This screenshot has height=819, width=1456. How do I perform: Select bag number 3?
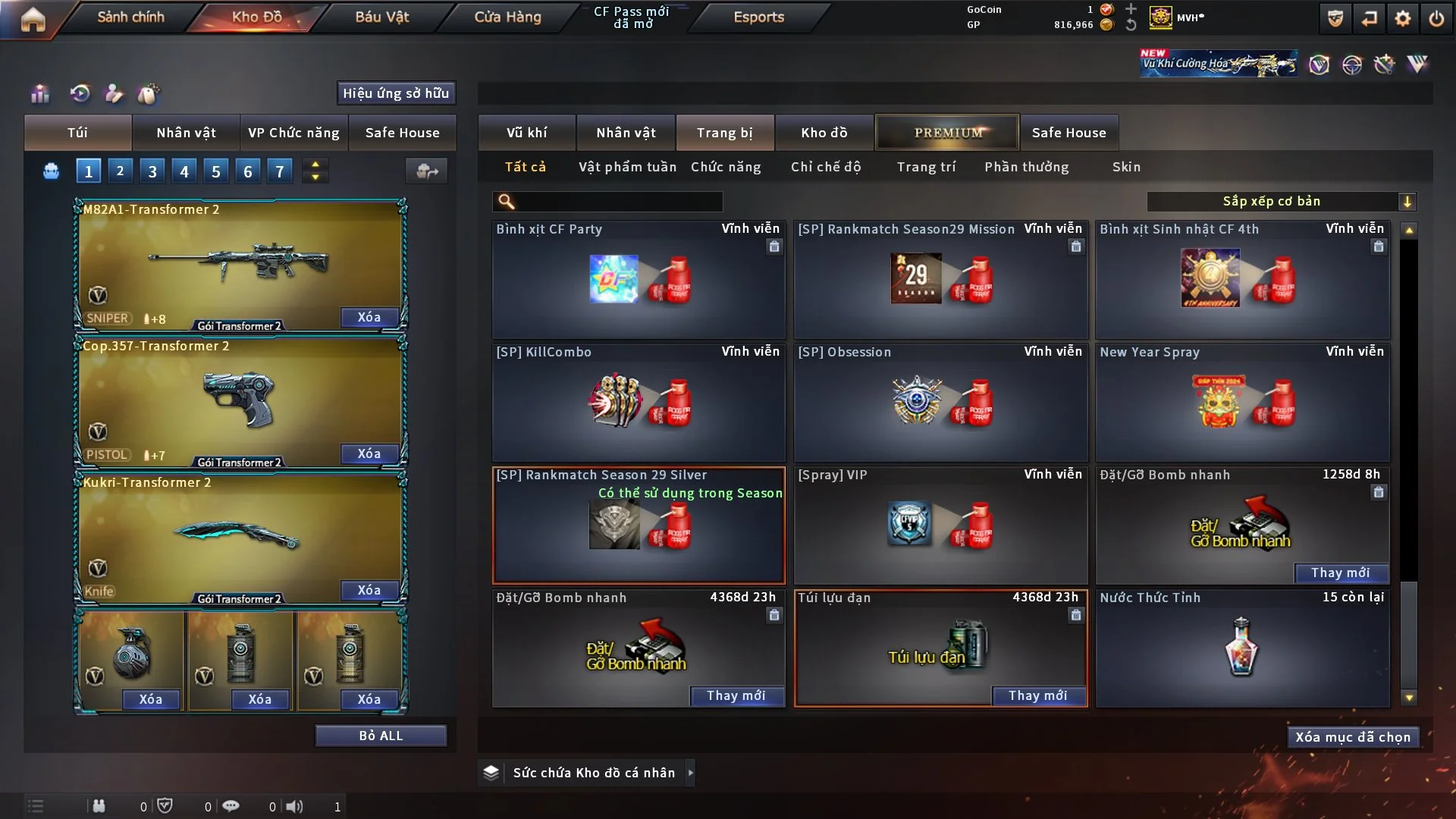pyautogui.click(x=152, y=171)
